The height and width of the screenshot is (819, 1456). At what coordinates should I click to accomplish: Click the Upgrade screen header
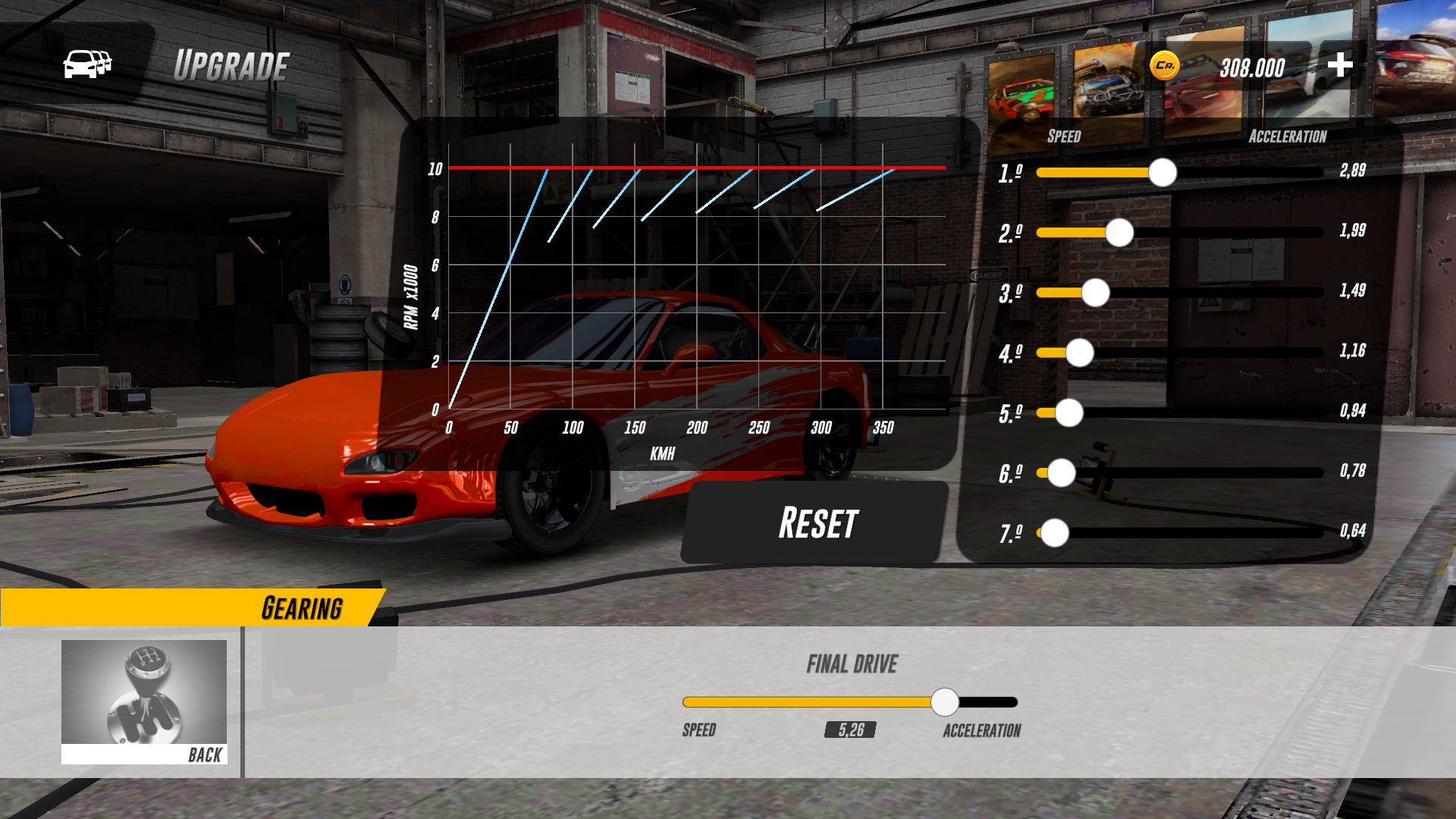click(232, 64)
